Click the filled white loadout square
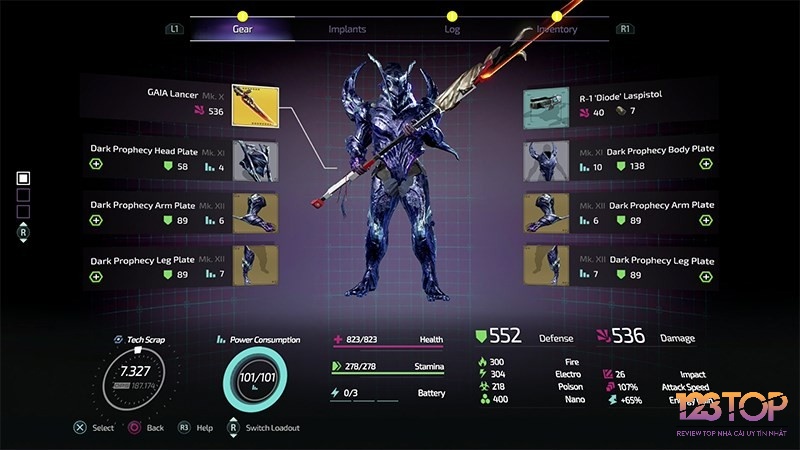This screenshot has height=450, width=800. point(24,178)
